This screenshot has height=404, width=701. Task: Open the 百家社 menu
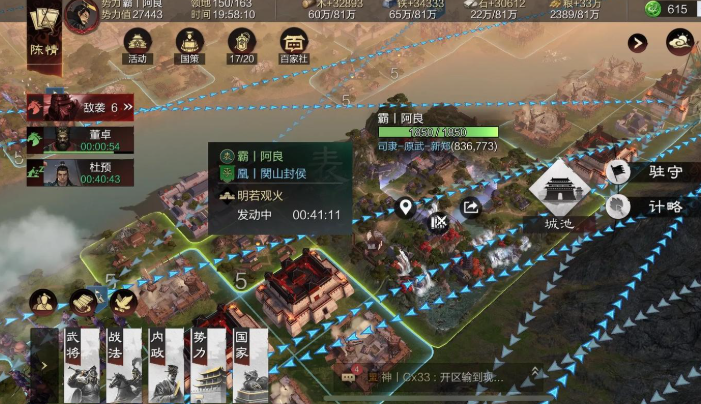click(294, 45)
